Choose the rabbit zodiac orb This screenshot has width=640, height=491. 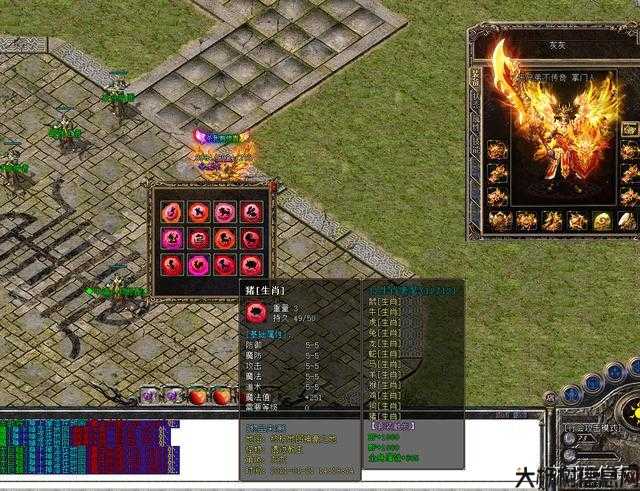[x=252, y=212]
